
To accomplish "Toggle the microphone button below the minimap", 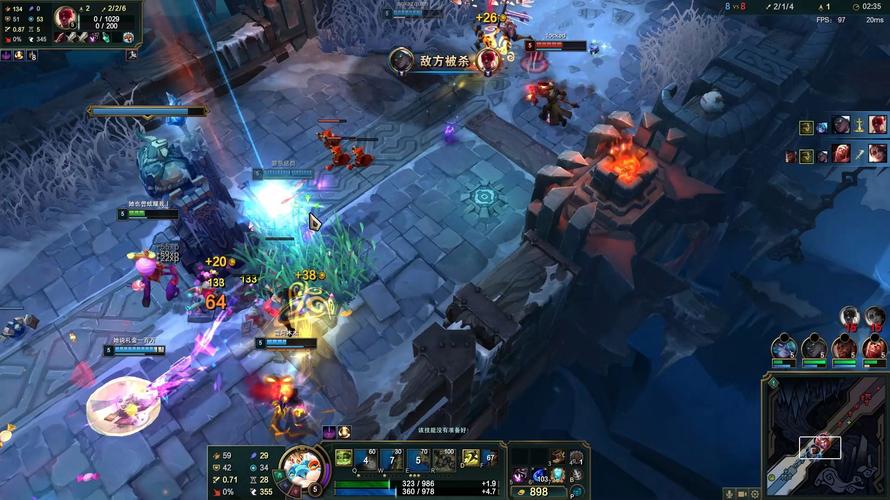I will (731, 494).
